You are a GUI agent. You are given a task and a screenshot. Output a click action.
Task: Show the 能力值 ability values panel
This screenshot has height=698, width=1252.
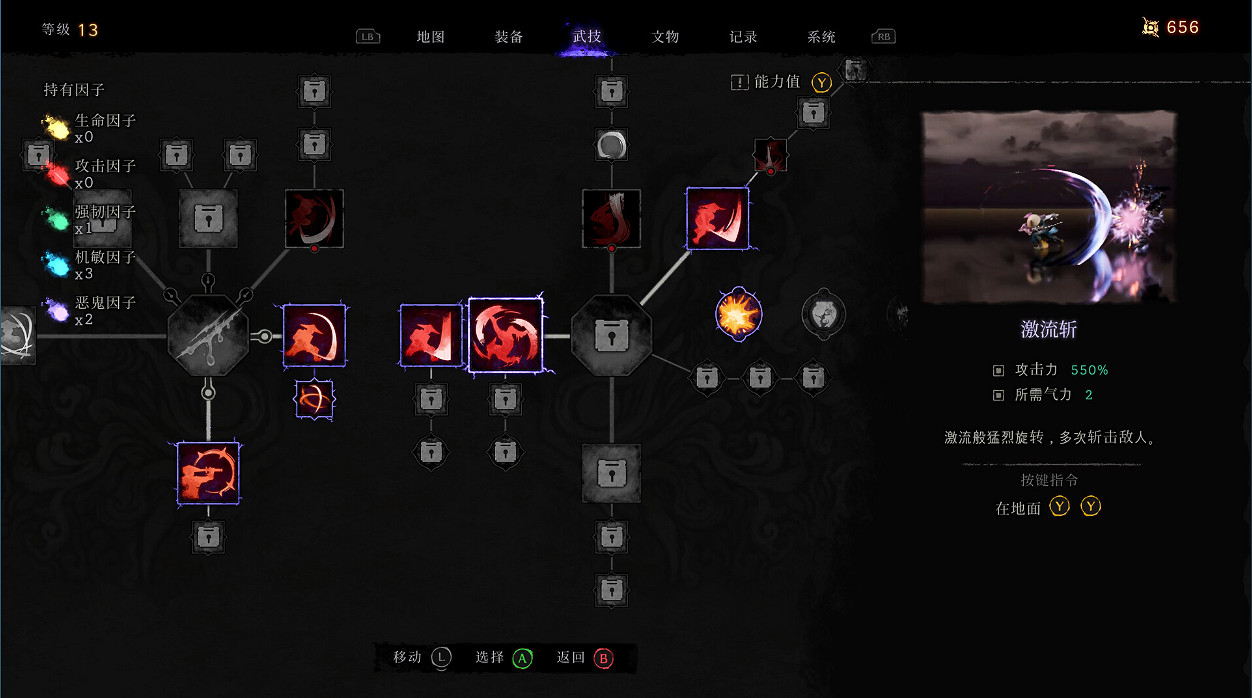777,82
